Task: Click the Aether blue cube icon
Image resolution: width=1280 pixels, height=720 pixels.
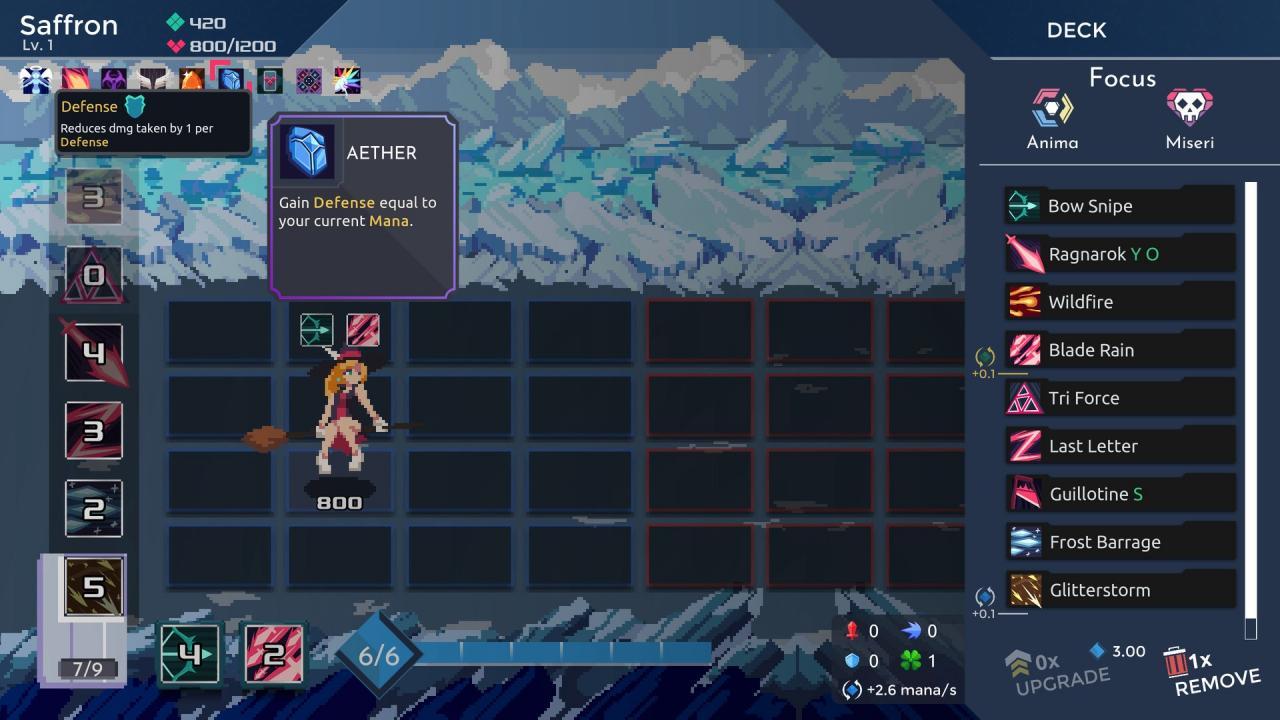Action: tap(308, 152)
